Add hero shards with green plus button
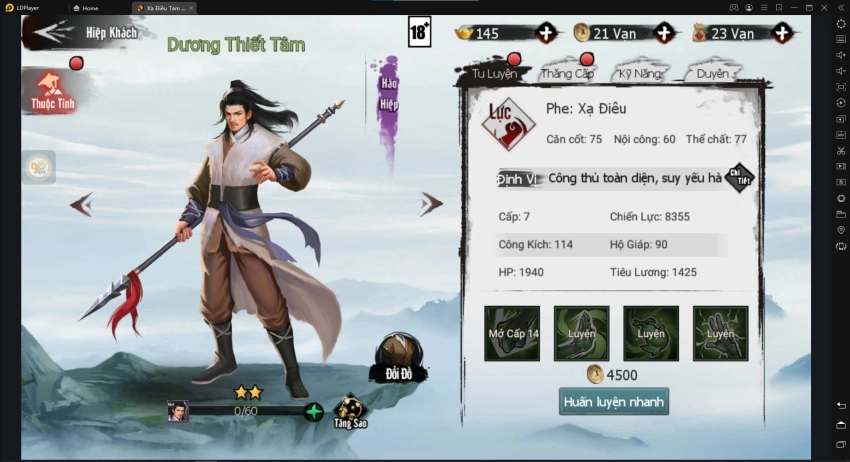The image size is (850, 462). click(x=314, y=411)
